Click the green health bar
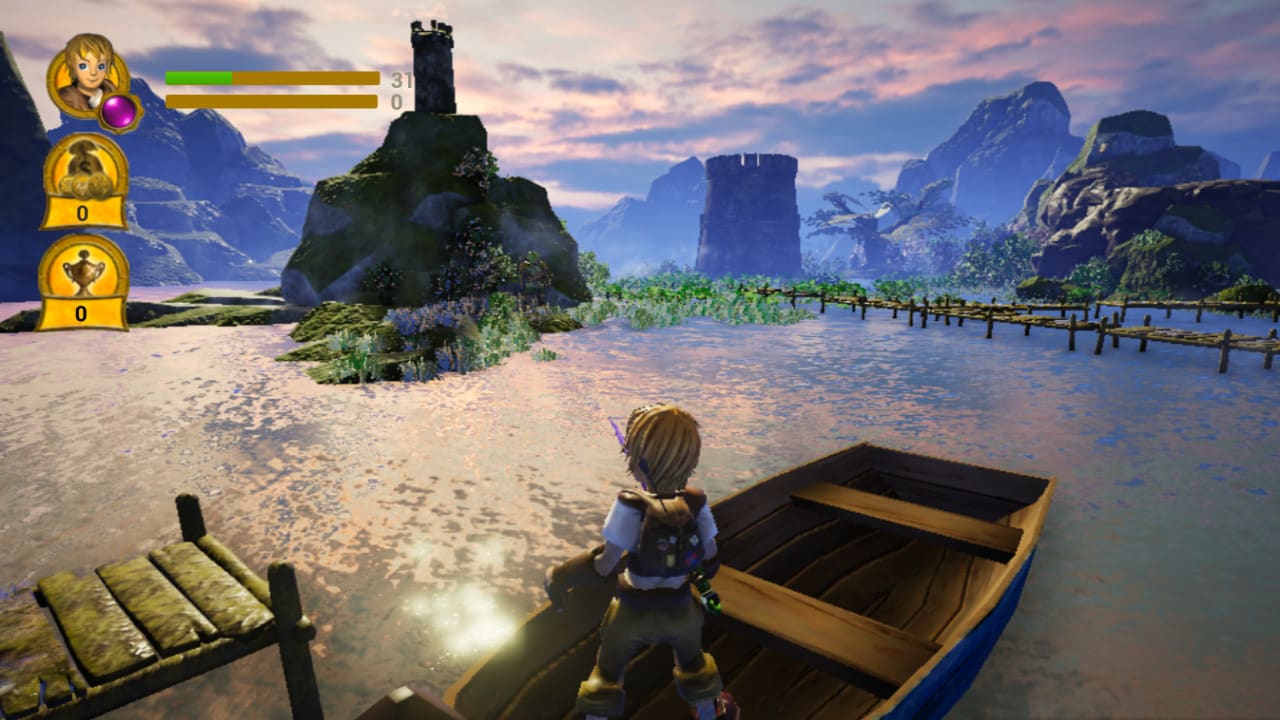The image size is (1280, 720). 200,76
